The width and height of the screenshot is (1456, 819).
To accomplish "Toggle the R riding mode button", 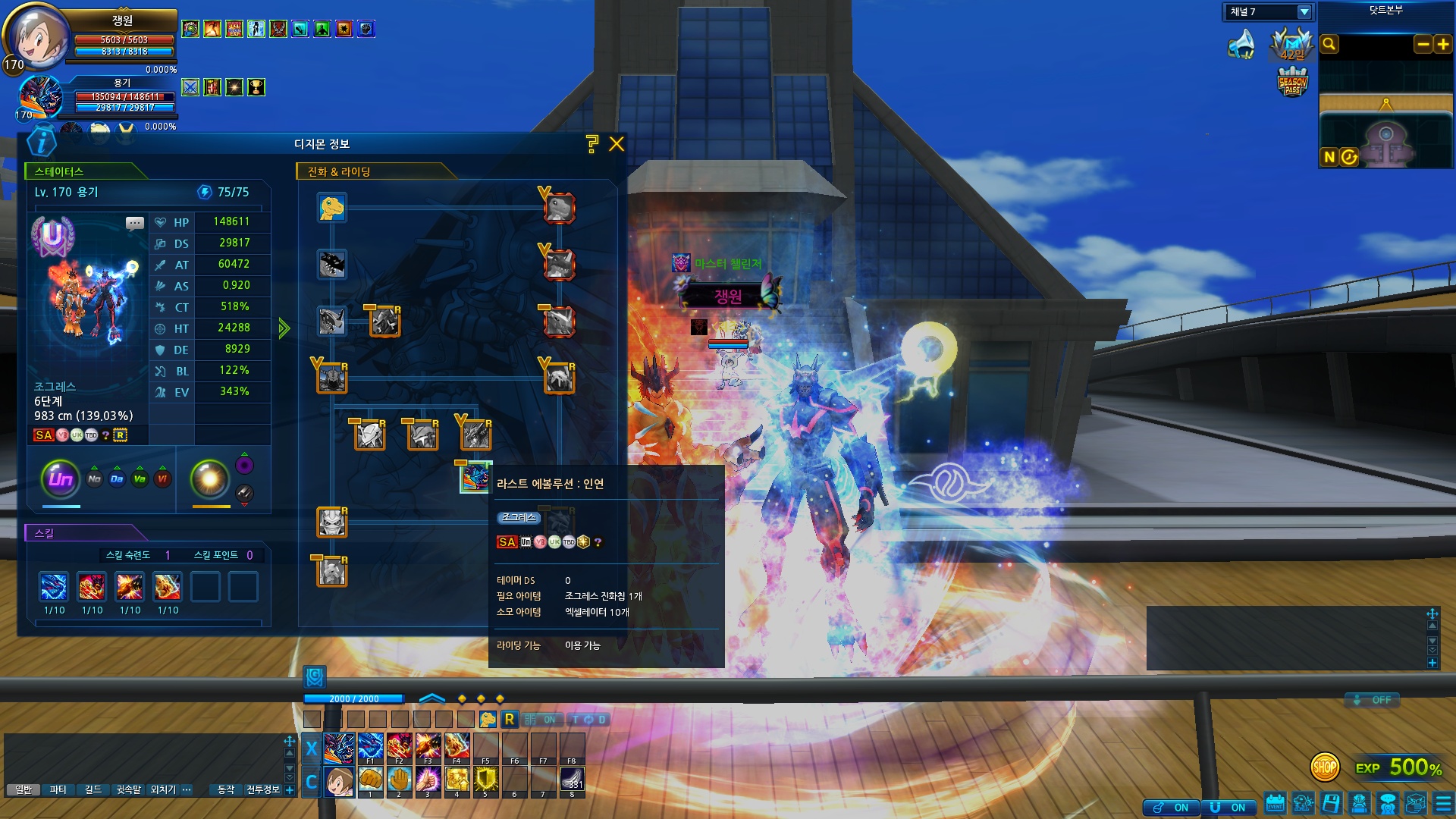I will pyautogui.click(x=509, y=719).
